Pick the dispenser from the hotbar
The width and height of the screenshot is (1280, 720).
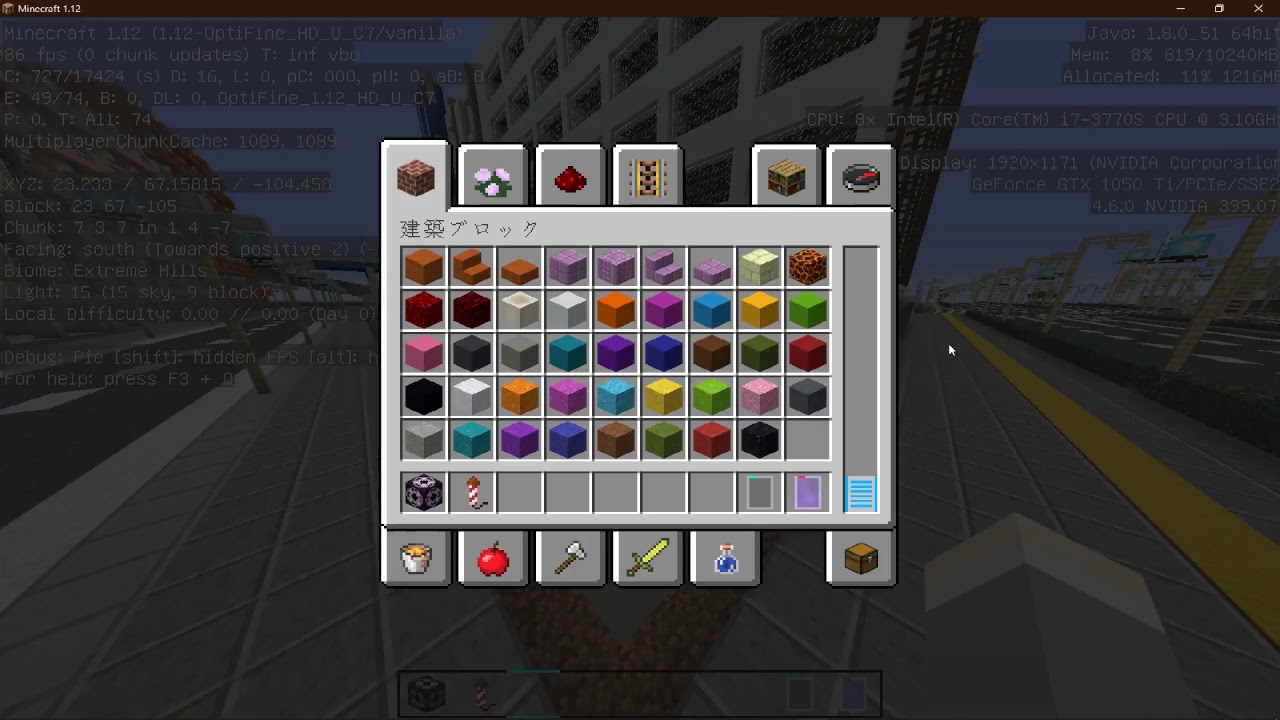tap(423, 492)
